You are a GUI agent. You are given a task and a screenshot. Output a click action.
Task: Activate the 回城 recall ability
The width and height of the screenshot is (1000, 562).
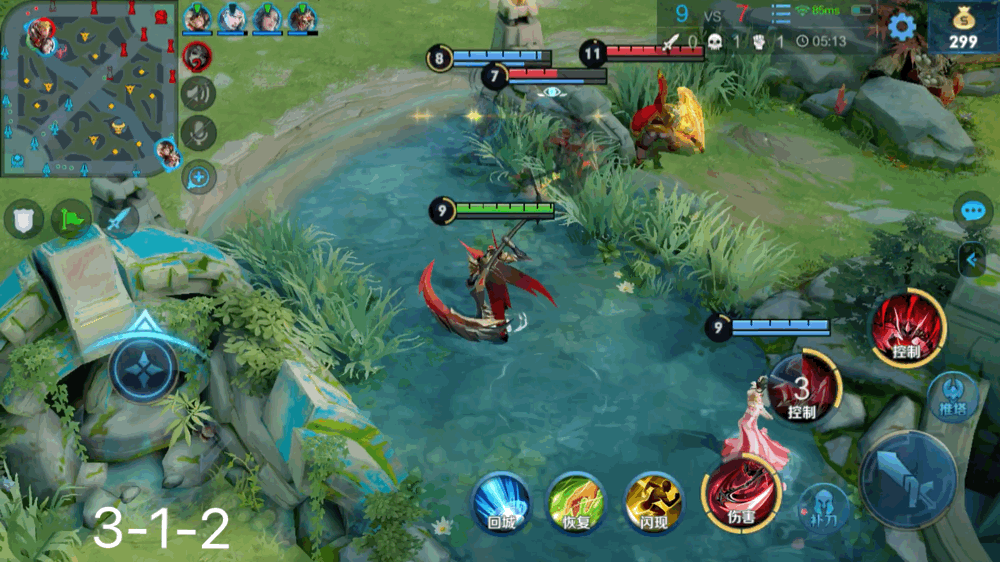click(x=500, y=499)
